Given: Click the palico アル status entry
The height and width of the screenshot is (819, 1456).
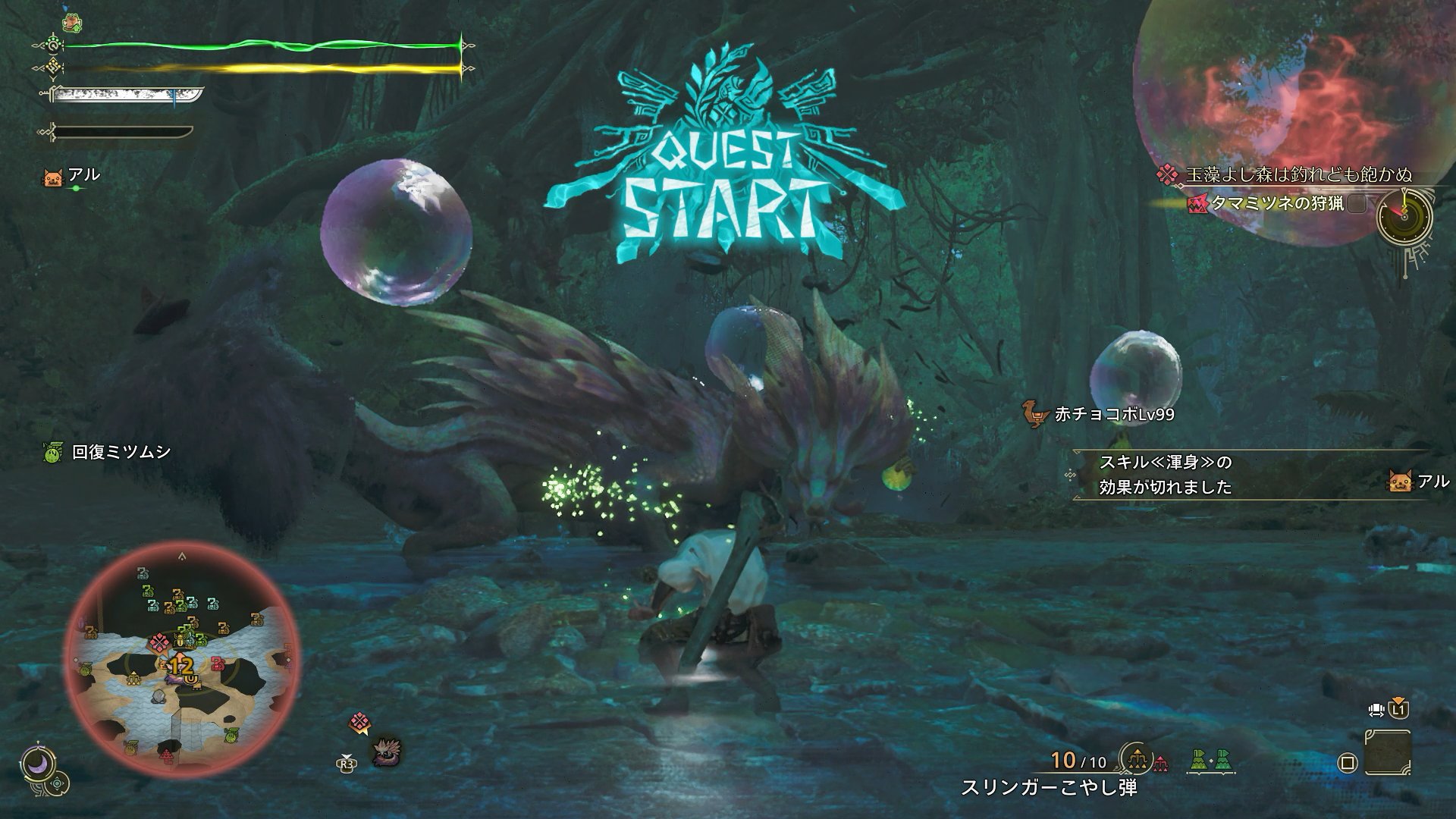Looking at the screenshot, I should point(73,176).
